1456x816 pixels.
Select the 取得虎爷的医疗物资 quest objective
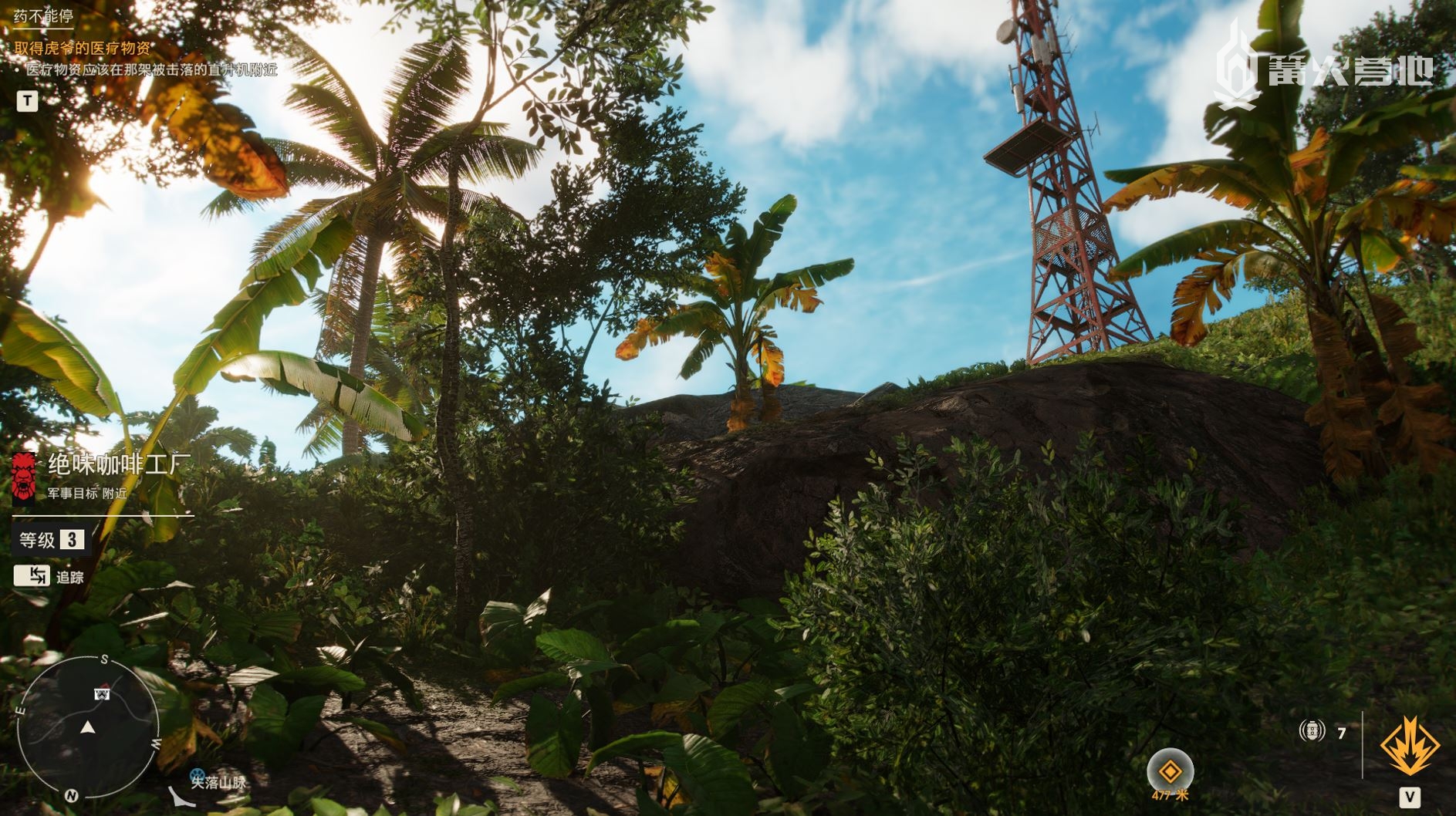tap(83, 48)
